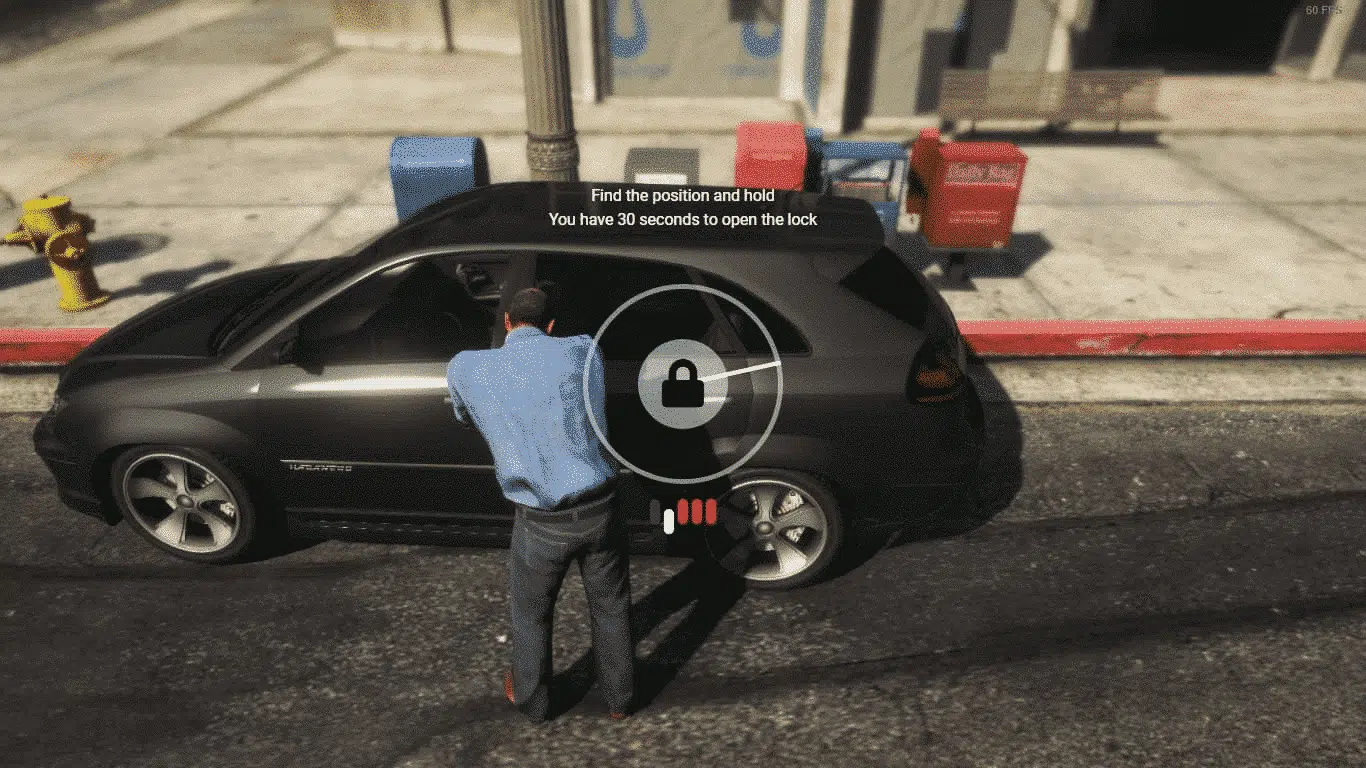Open the middle red attempt marker

coord(696,512)
